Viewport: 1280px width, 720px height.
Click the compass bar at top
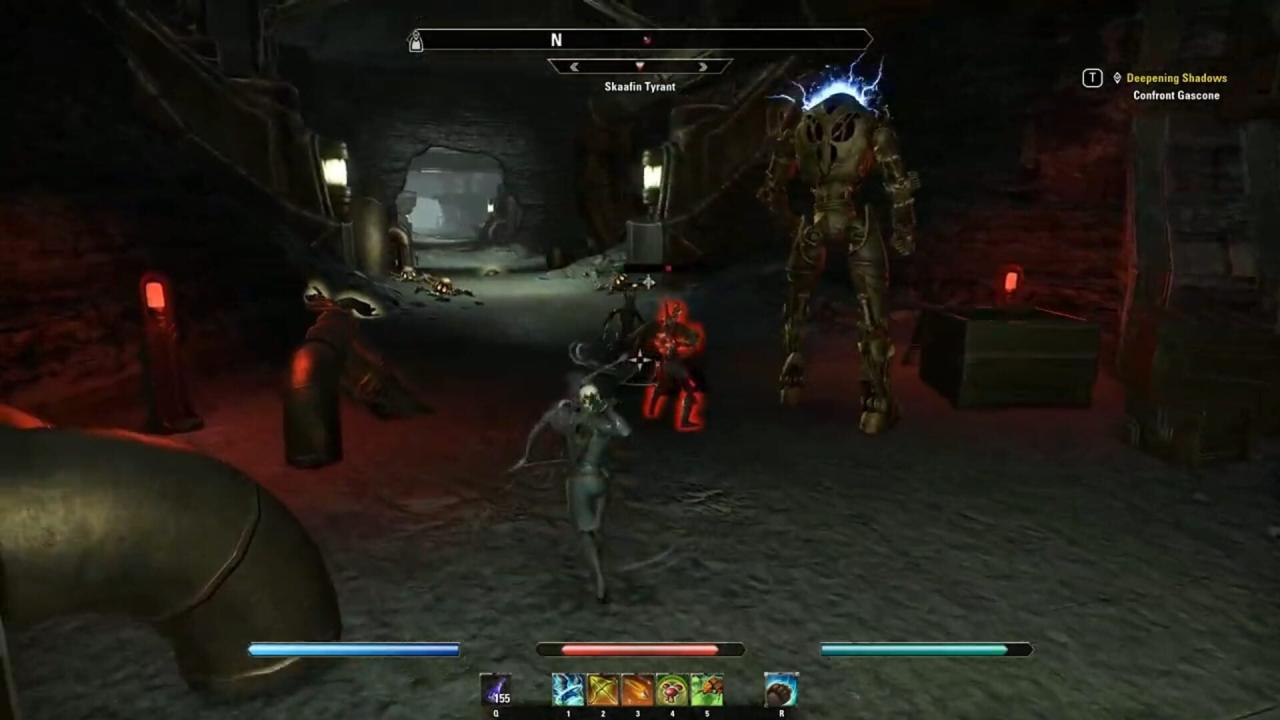pyautogui.click(x=640, y=40)
